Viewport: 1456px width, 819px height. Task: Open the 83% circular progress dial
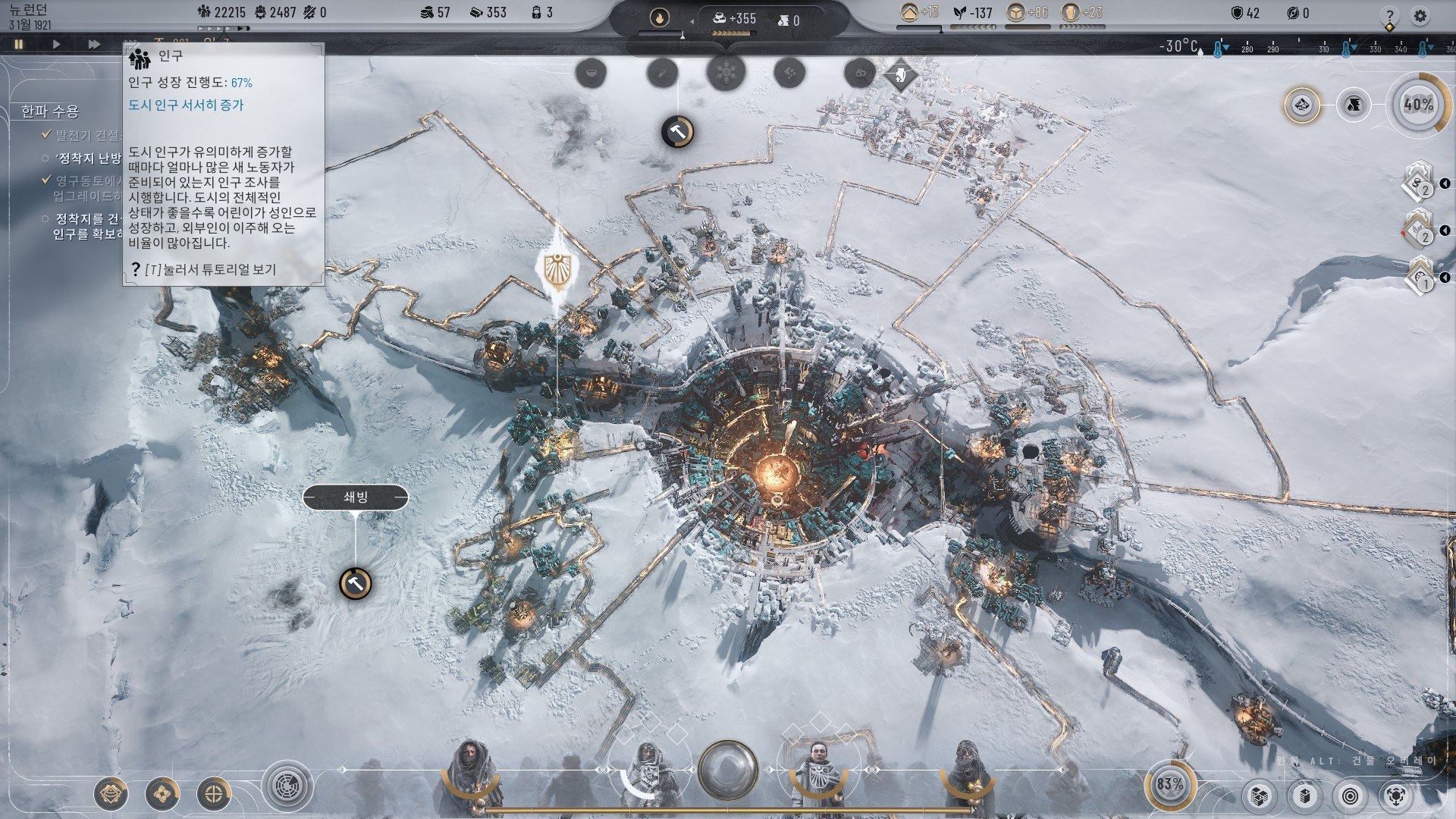(1169, 784)
